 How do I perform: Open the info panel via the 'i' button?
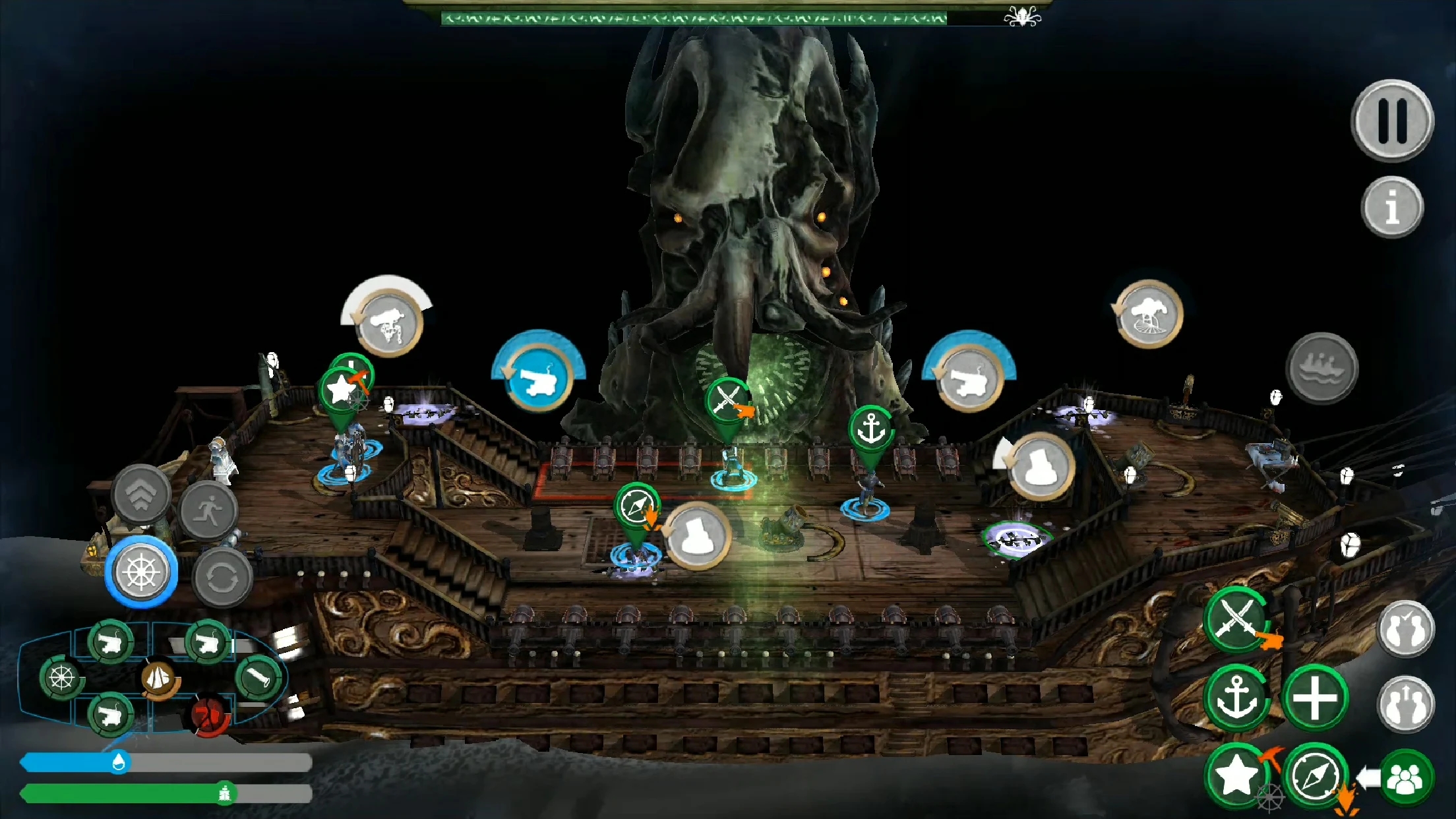(x=1392, y=207)
